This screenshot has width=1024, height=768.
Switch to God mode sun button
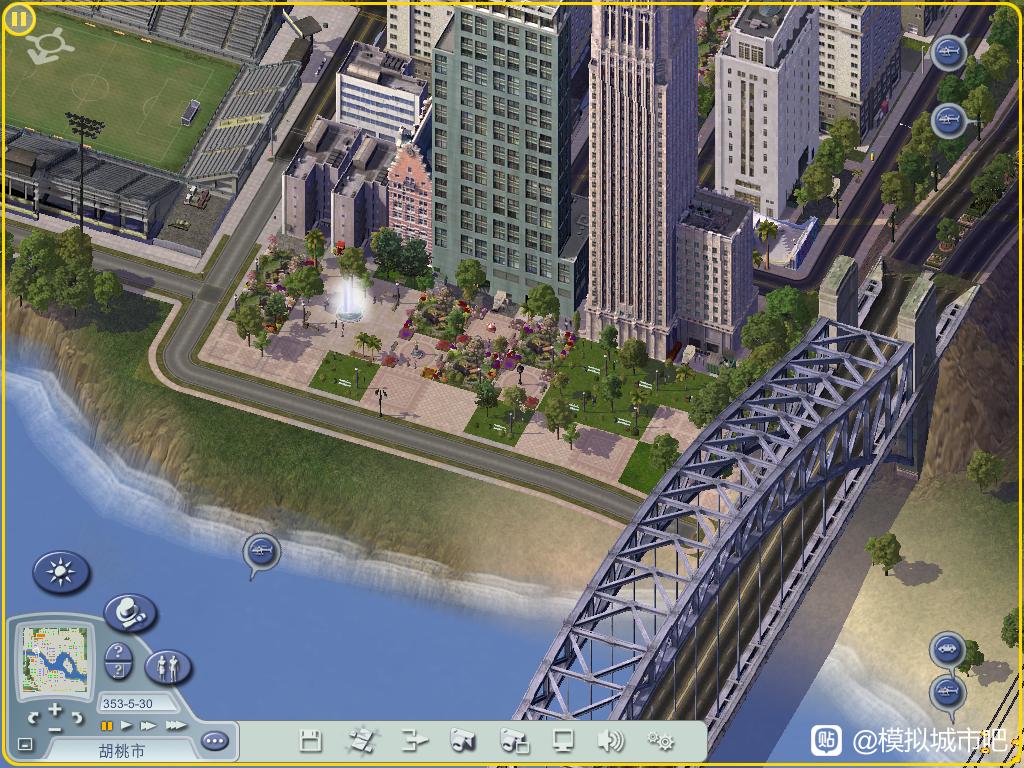tap(61, 572)
